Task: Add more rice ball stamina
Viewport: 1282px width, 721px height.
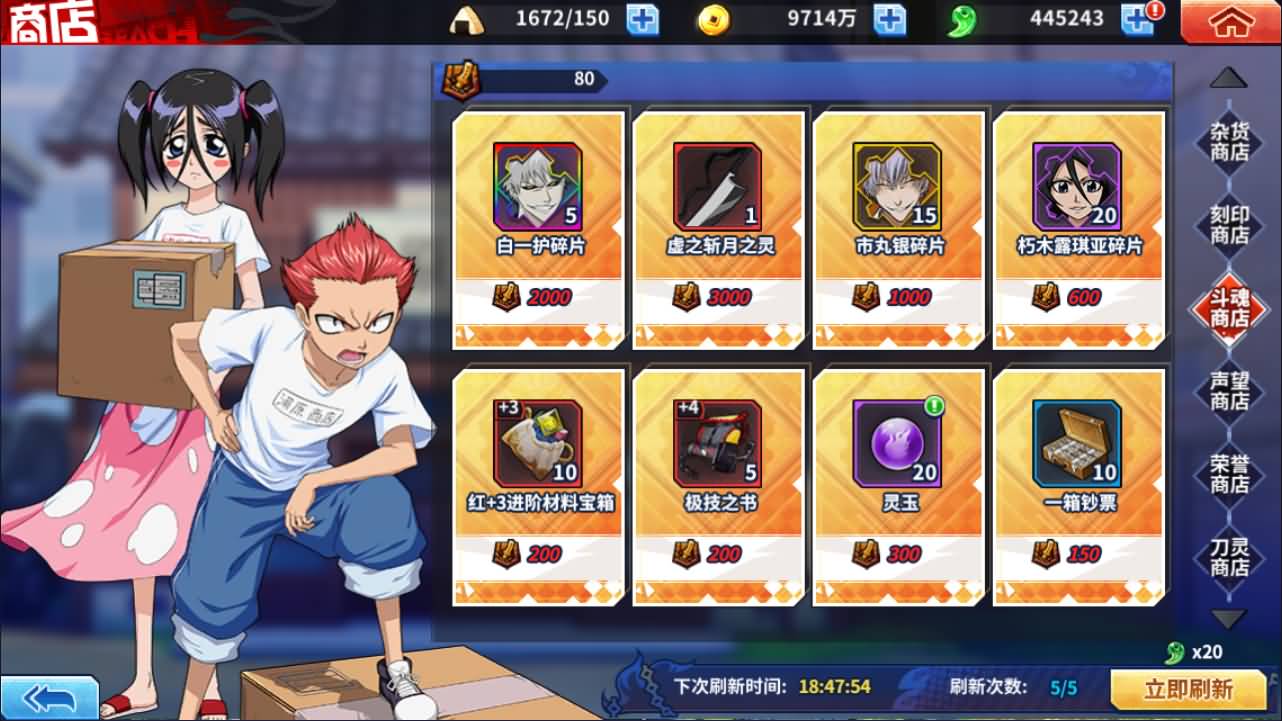Action: pos(642,19)
